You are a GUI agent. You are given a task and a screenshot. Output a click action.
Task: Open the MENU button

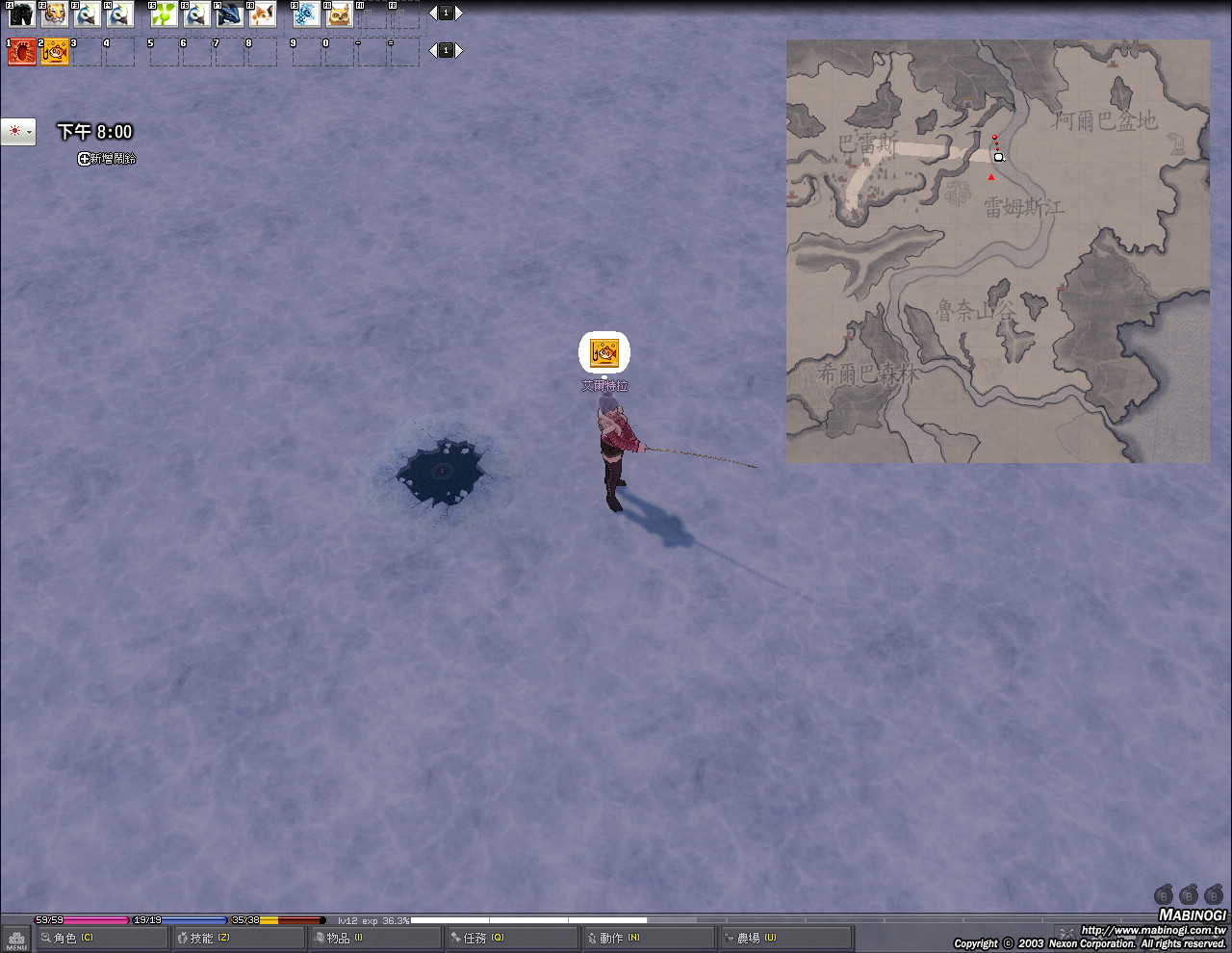tap(16, 939)
